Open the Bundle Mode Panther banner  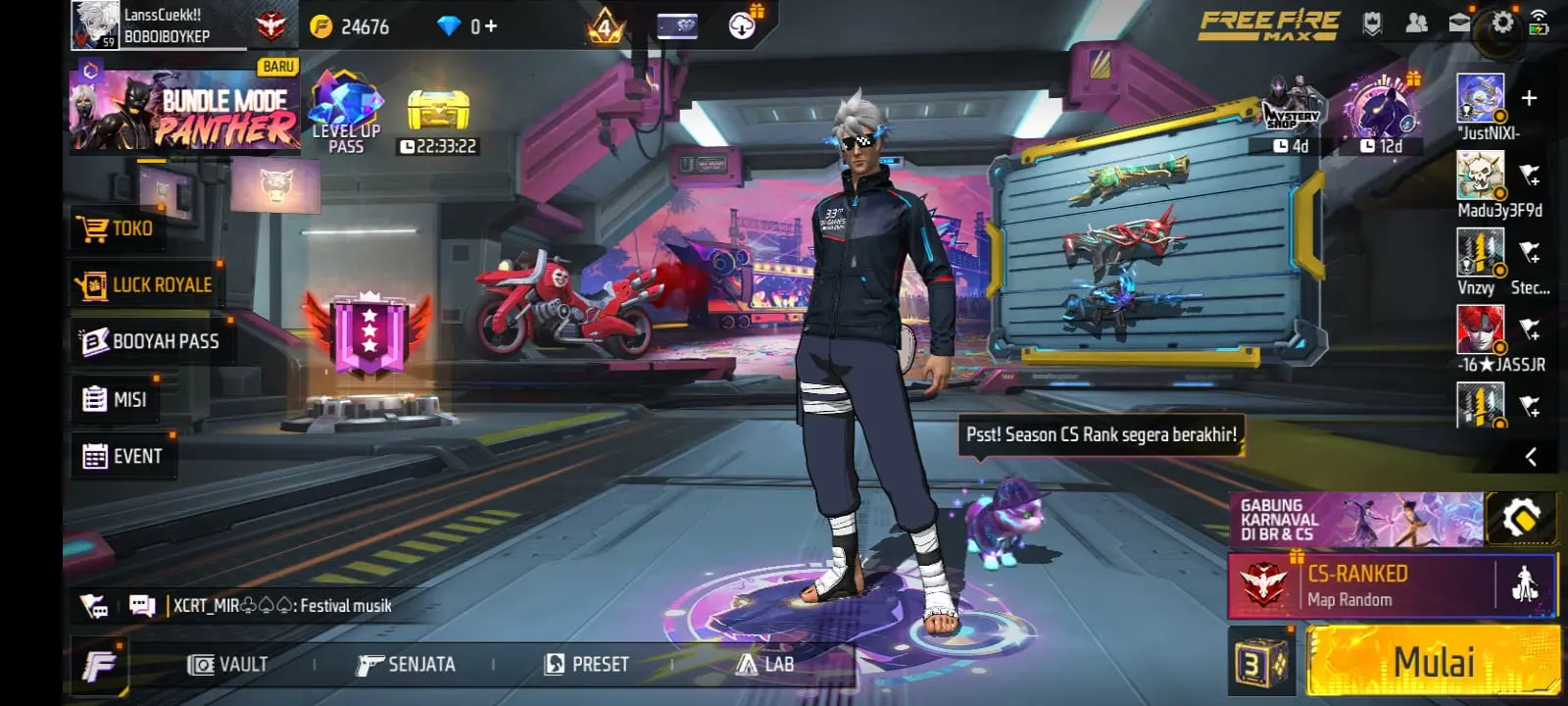click(x=184, y=111)
